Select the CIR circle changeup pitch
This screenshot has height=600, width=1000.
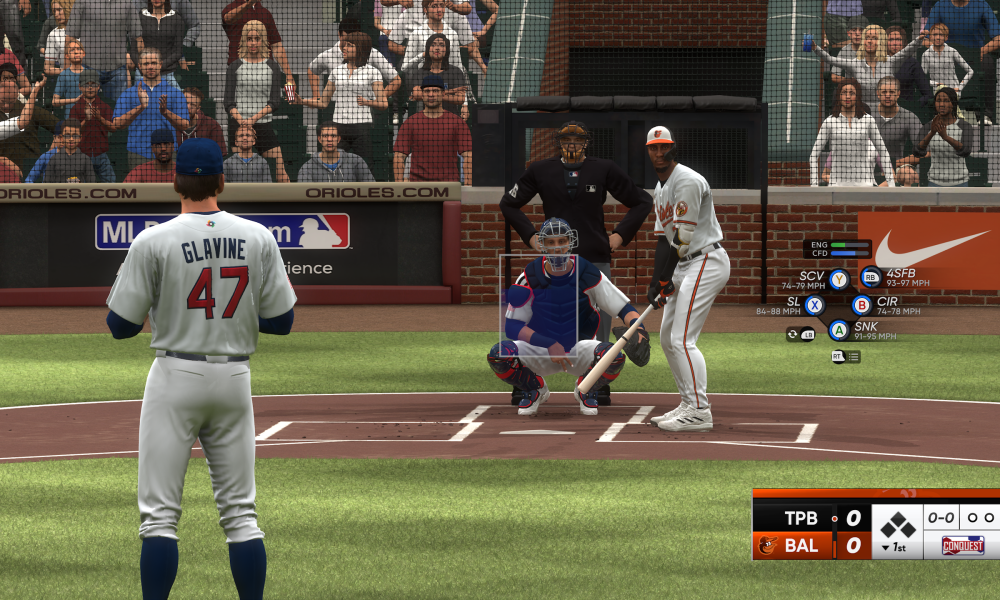tap(861, 305)
